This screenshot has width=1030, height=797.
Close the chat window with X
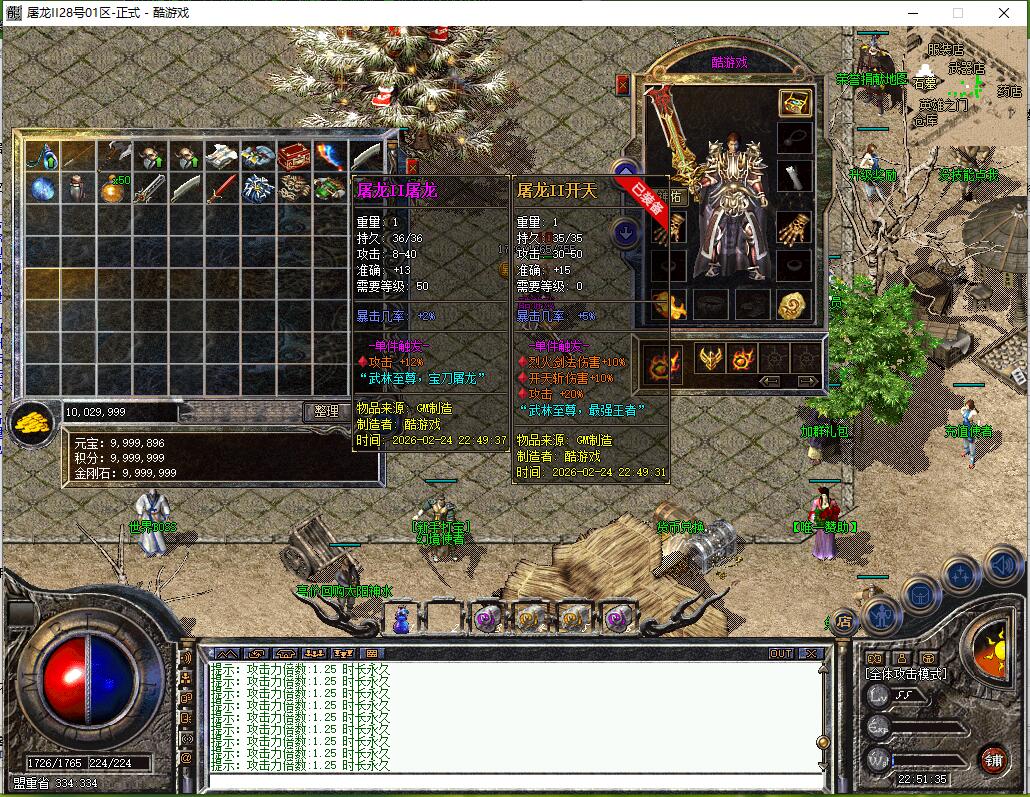pos(811,654)
